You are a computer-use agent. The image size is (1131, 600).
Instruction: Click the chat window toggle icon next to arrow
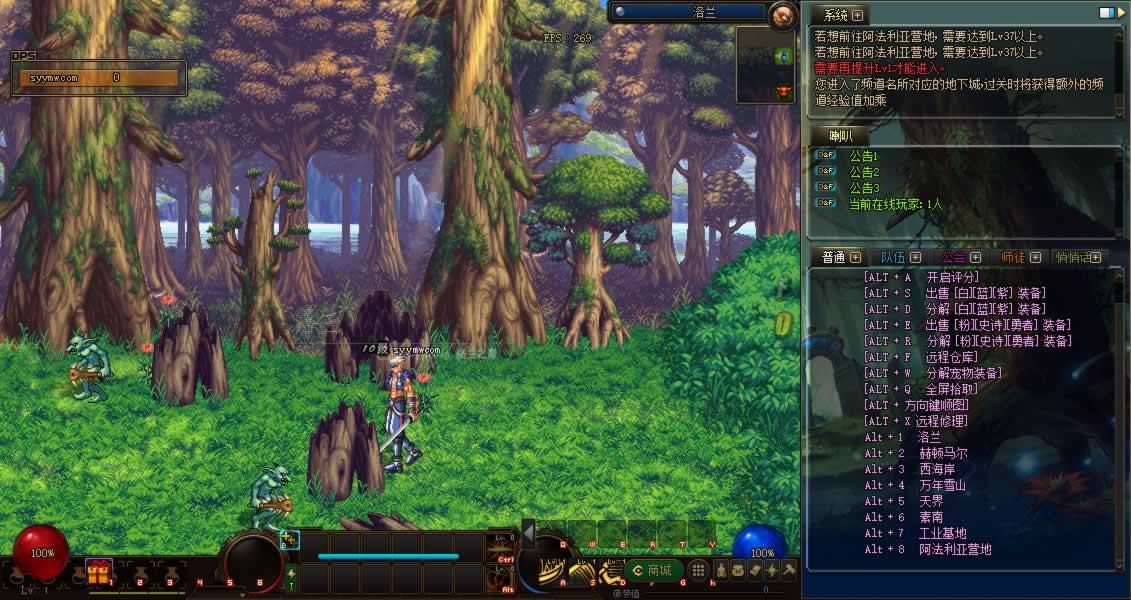(1106, 14)
